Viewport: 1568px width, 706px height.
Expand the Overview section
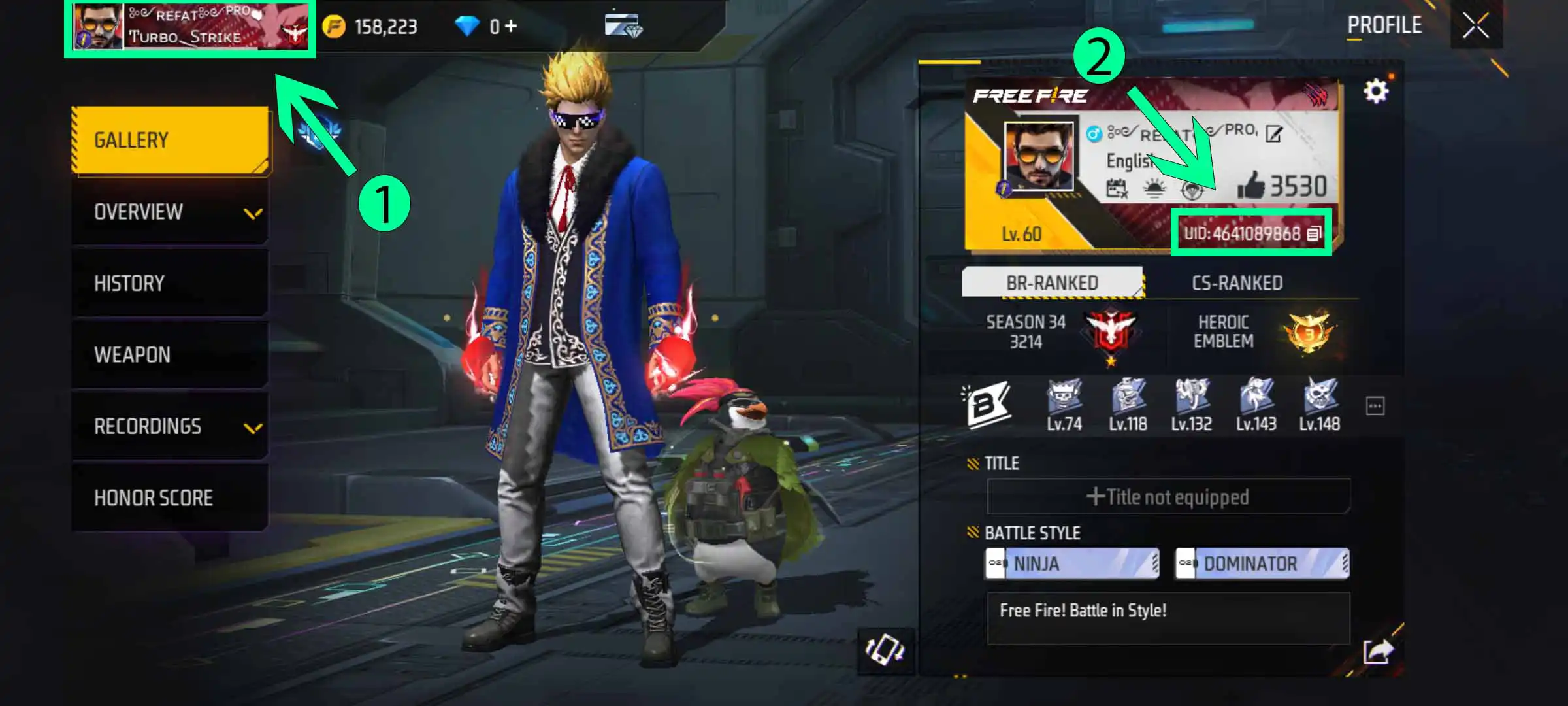170,212
